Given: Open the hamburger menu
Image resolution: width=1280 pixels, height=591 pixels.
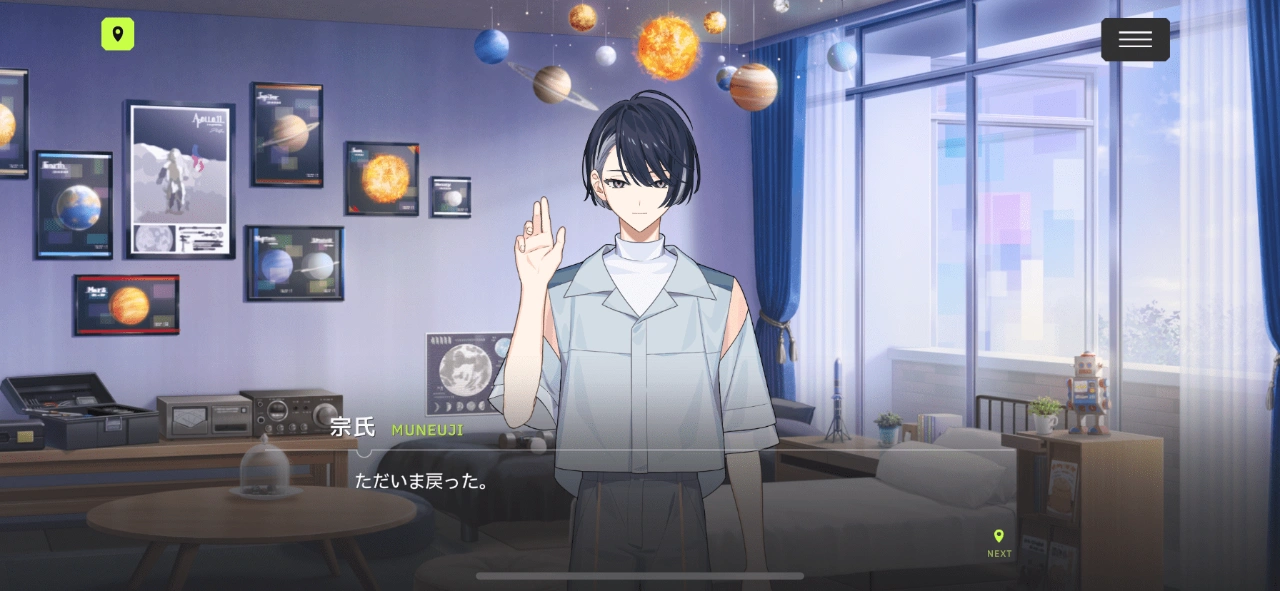Looking at the screenshot, I should (1135, 40).
